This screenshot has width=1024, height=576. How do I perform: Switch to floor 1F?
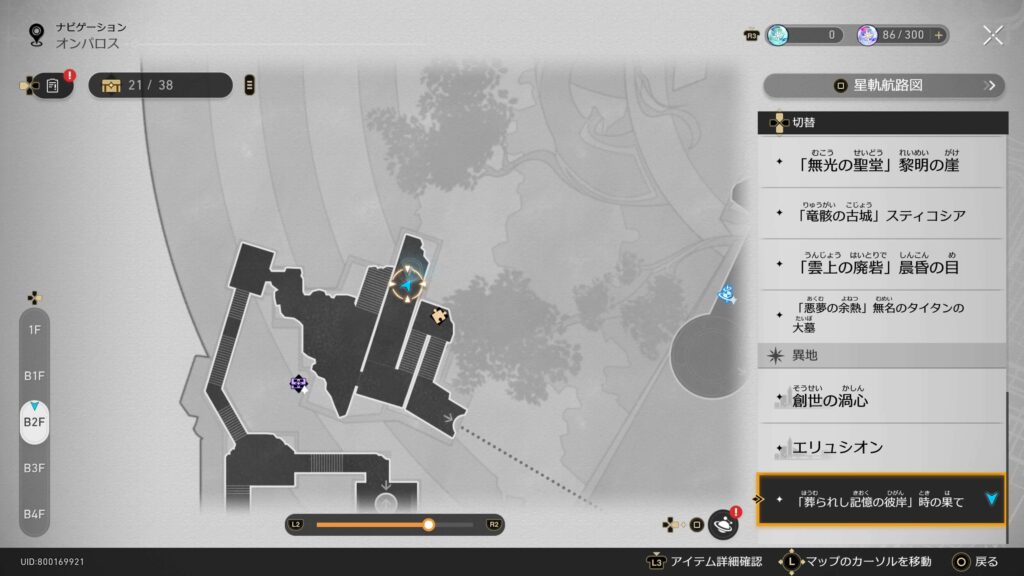34,329
